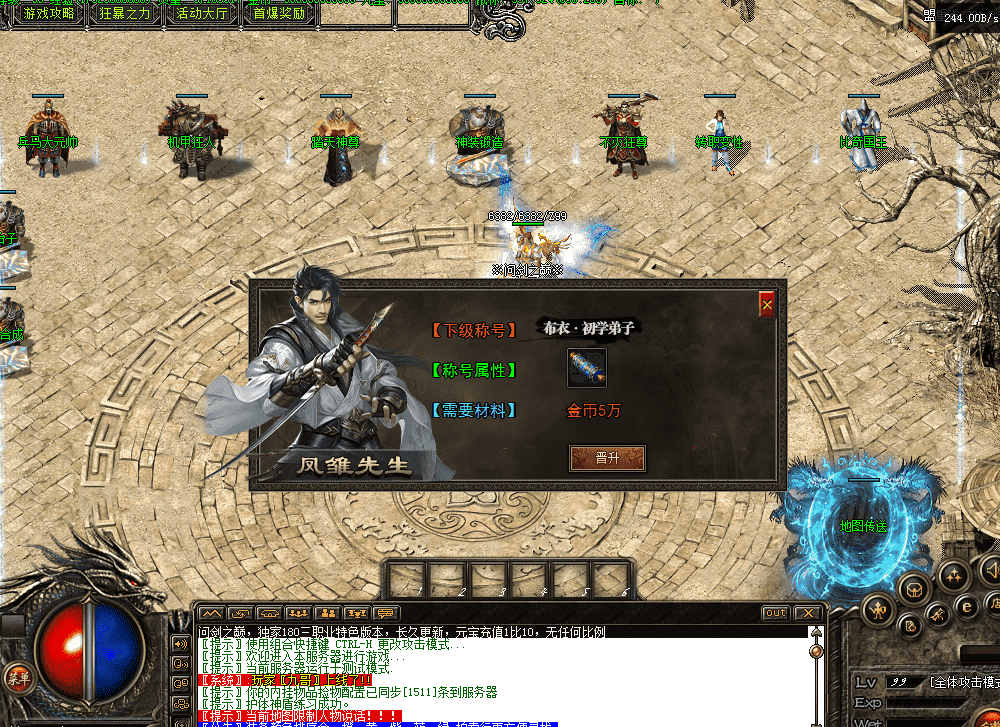The image size is (1000, 727).
Task: Click the chat box message area
Action: pos(500,678)
